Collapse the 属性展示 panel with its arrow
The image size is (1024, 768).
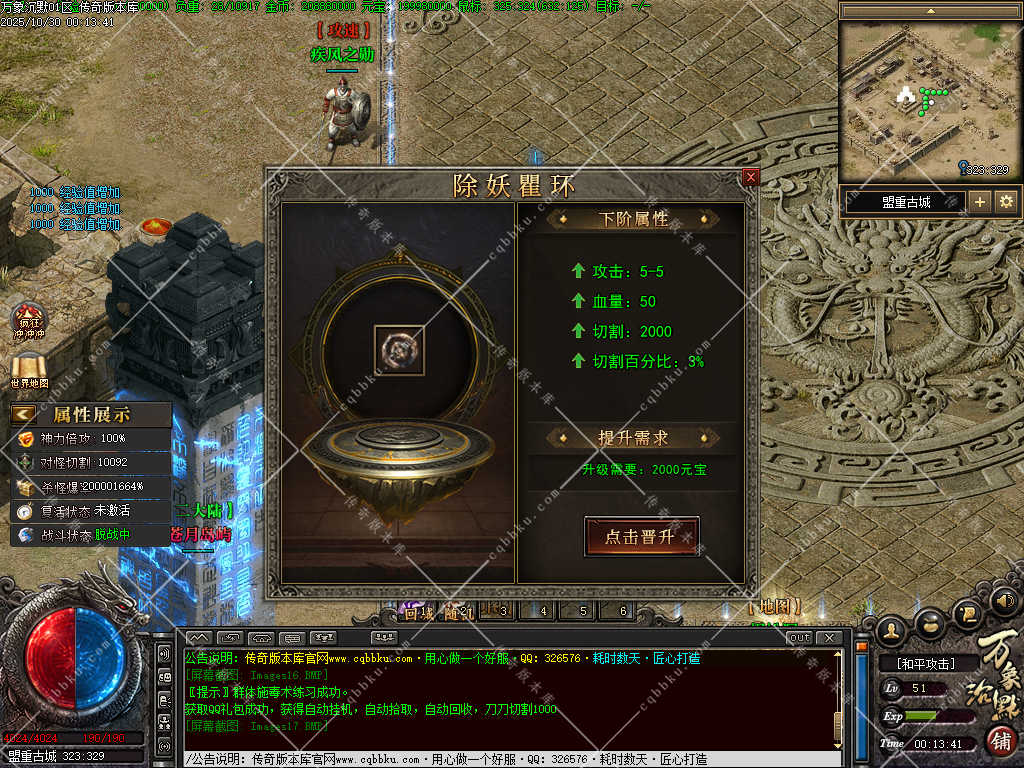tap(24, 414)
